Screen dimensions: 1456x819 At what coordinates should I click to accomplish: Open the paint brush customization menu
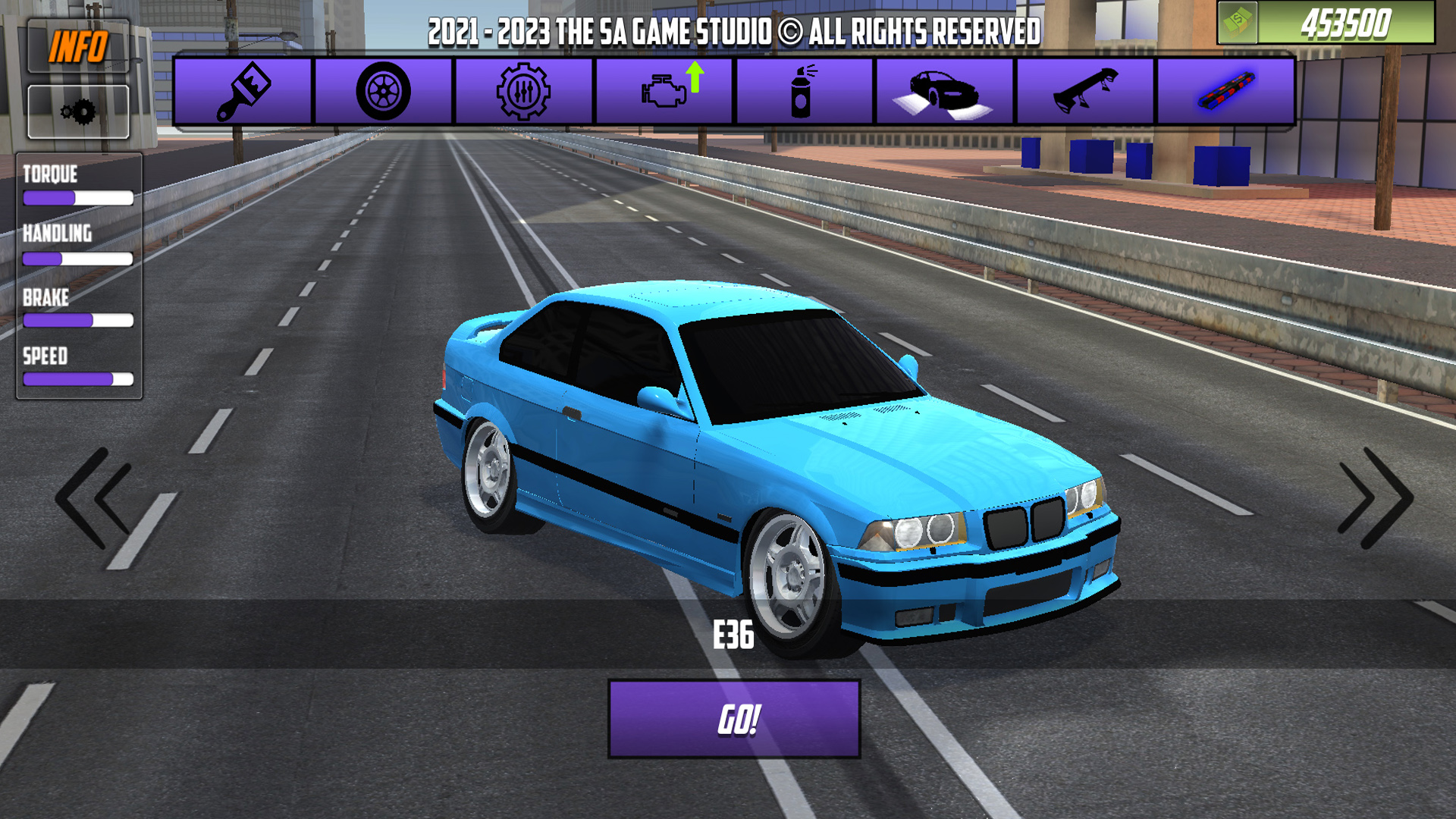[x=243, y=92]
